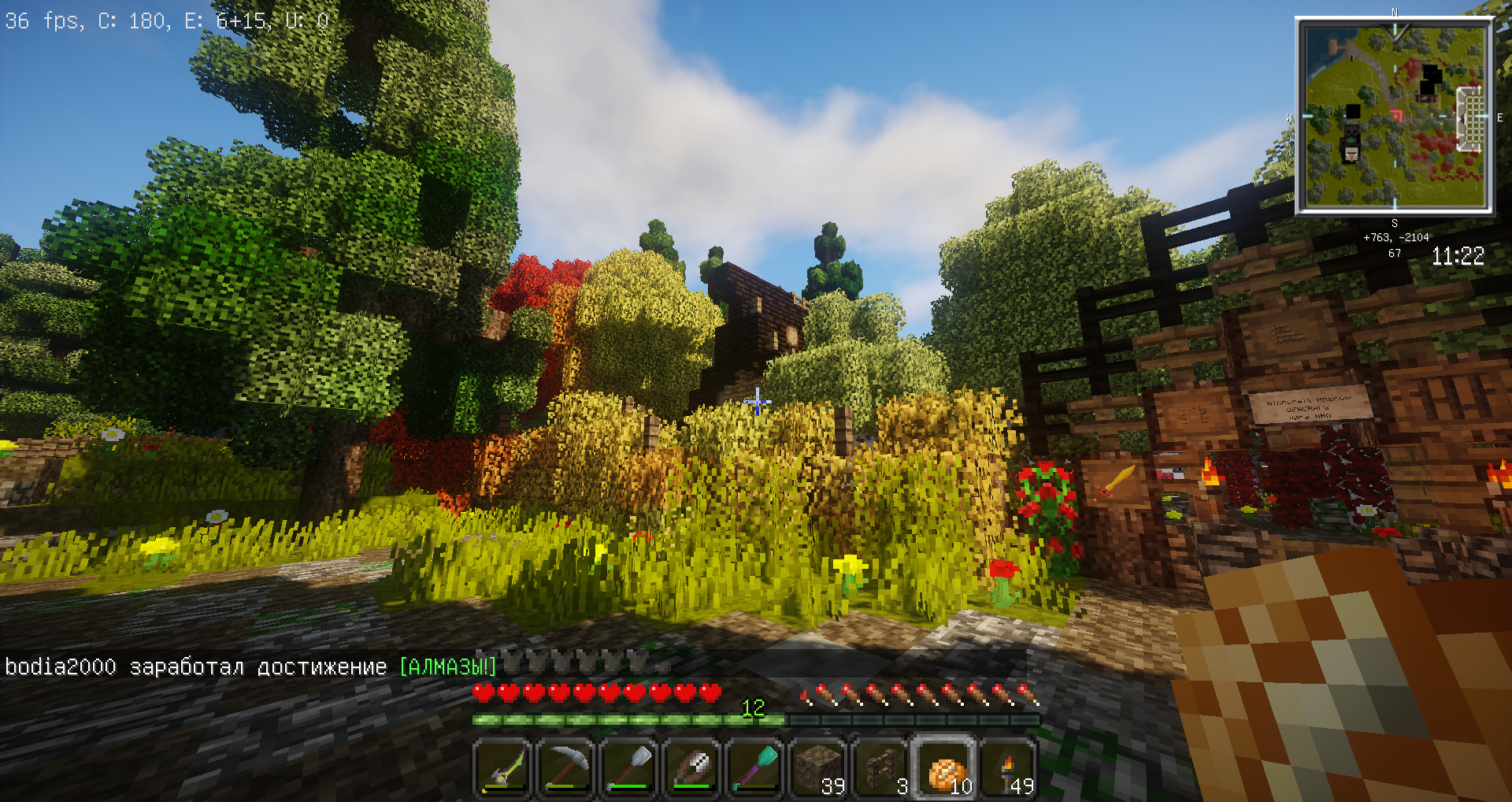Click the achievement chat message about АЛМАЗЫ!
The width and height of the screenshot is (1512, 802).
coord(250,667)
